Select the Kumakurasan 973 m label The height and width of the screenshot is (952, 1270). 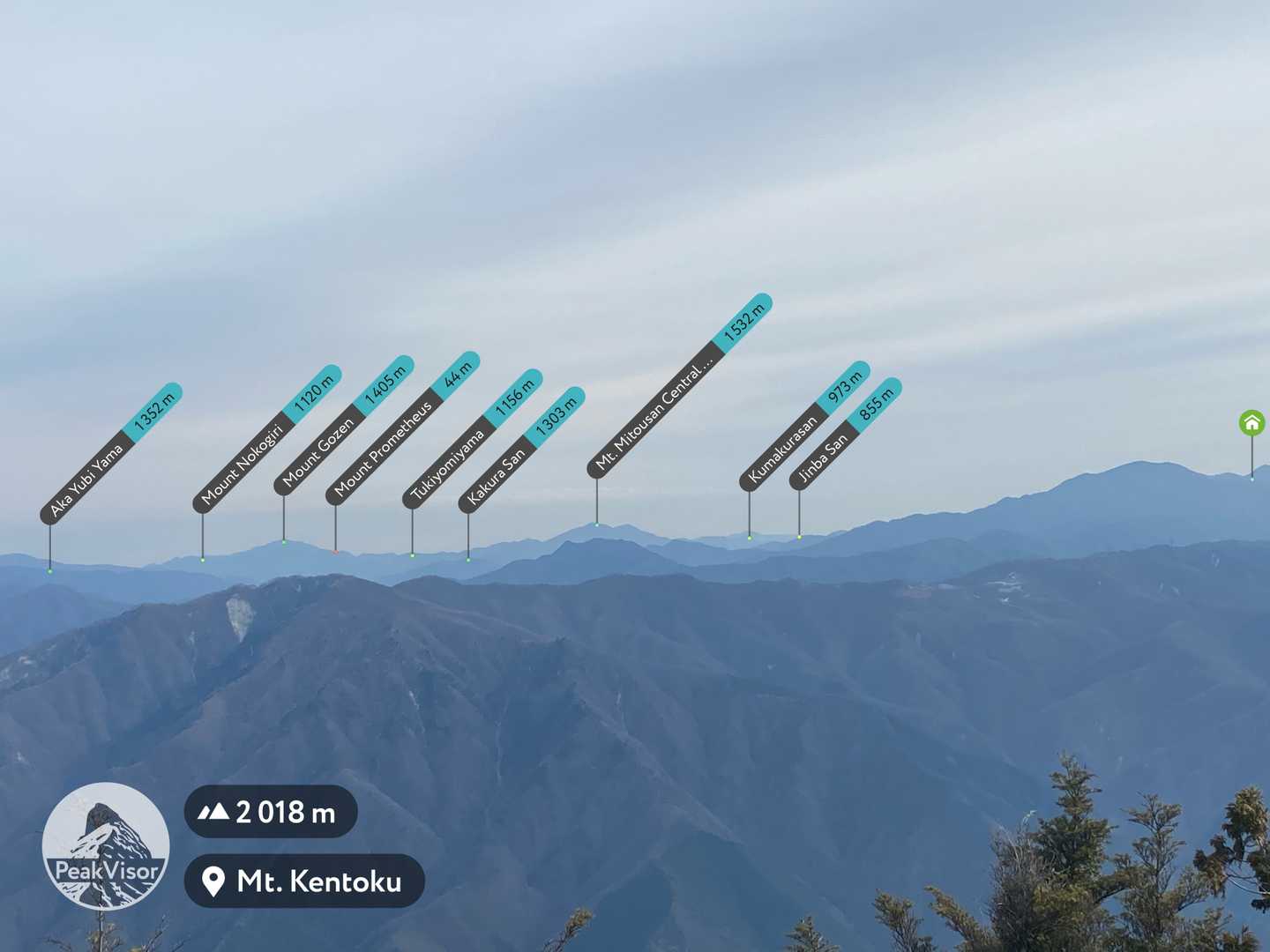pyautogui.click(x=804, y=426)
